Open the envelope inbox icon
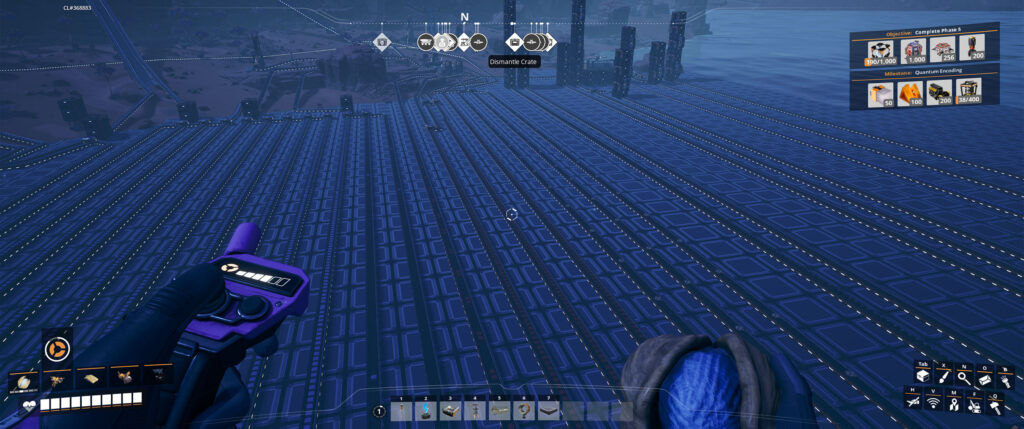 click(984, 376)
